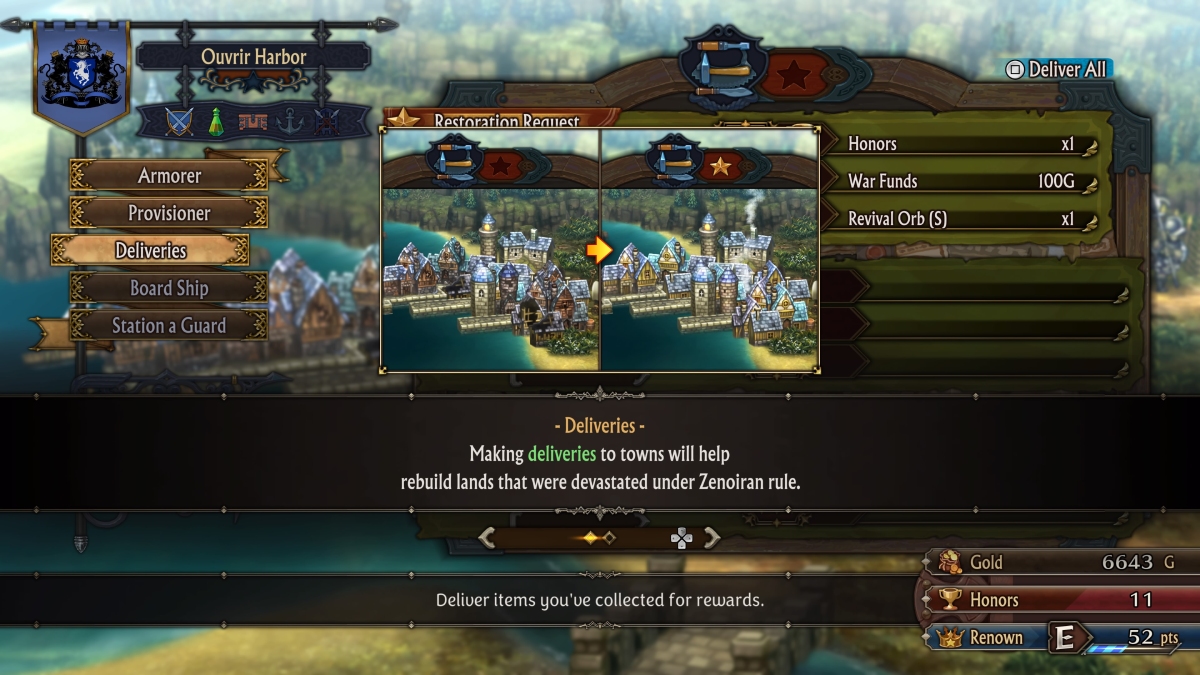The image size is (1200, 675).
Task: Click the green potion facility icon
Action: tap(215, 122)
